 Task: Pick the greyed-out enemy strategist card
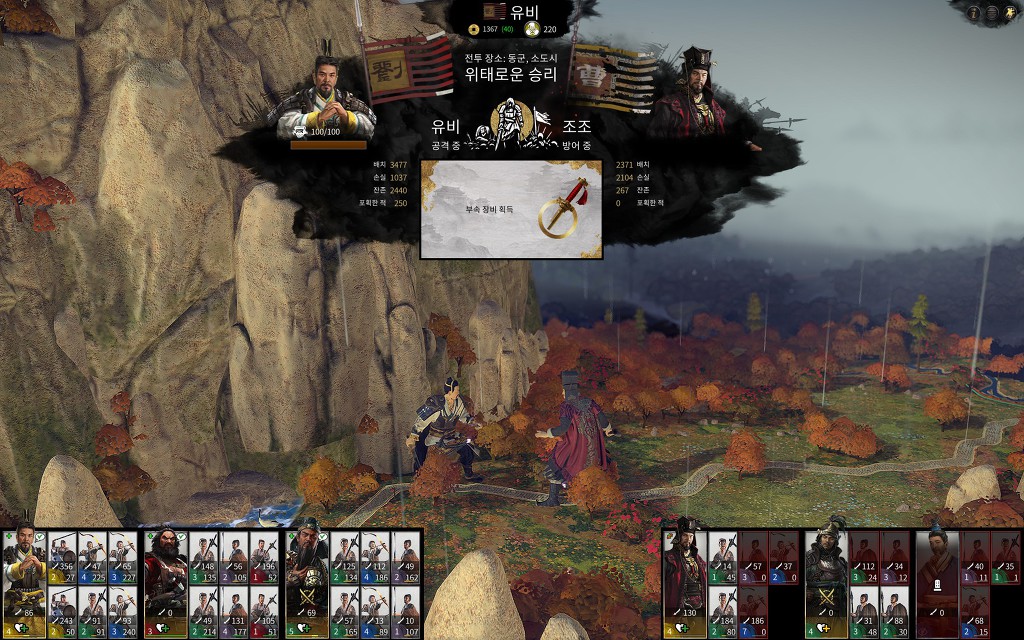pyautogui.click(x=937, y=581)
